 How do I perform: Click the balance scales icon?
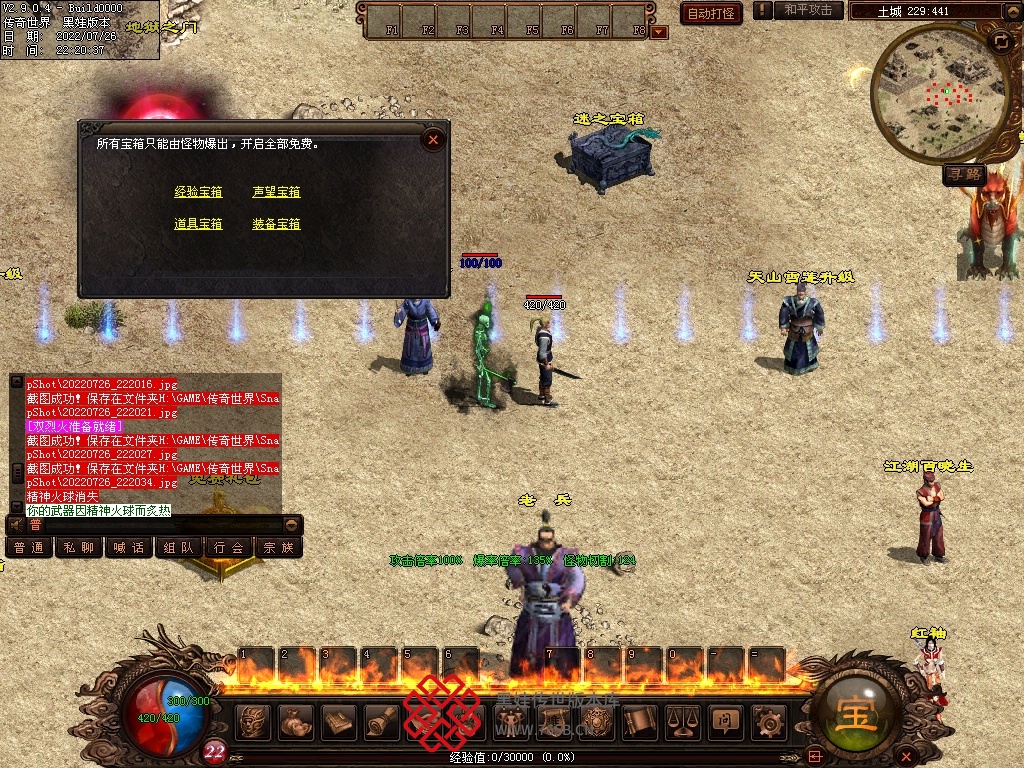click(x=683, y=720)
